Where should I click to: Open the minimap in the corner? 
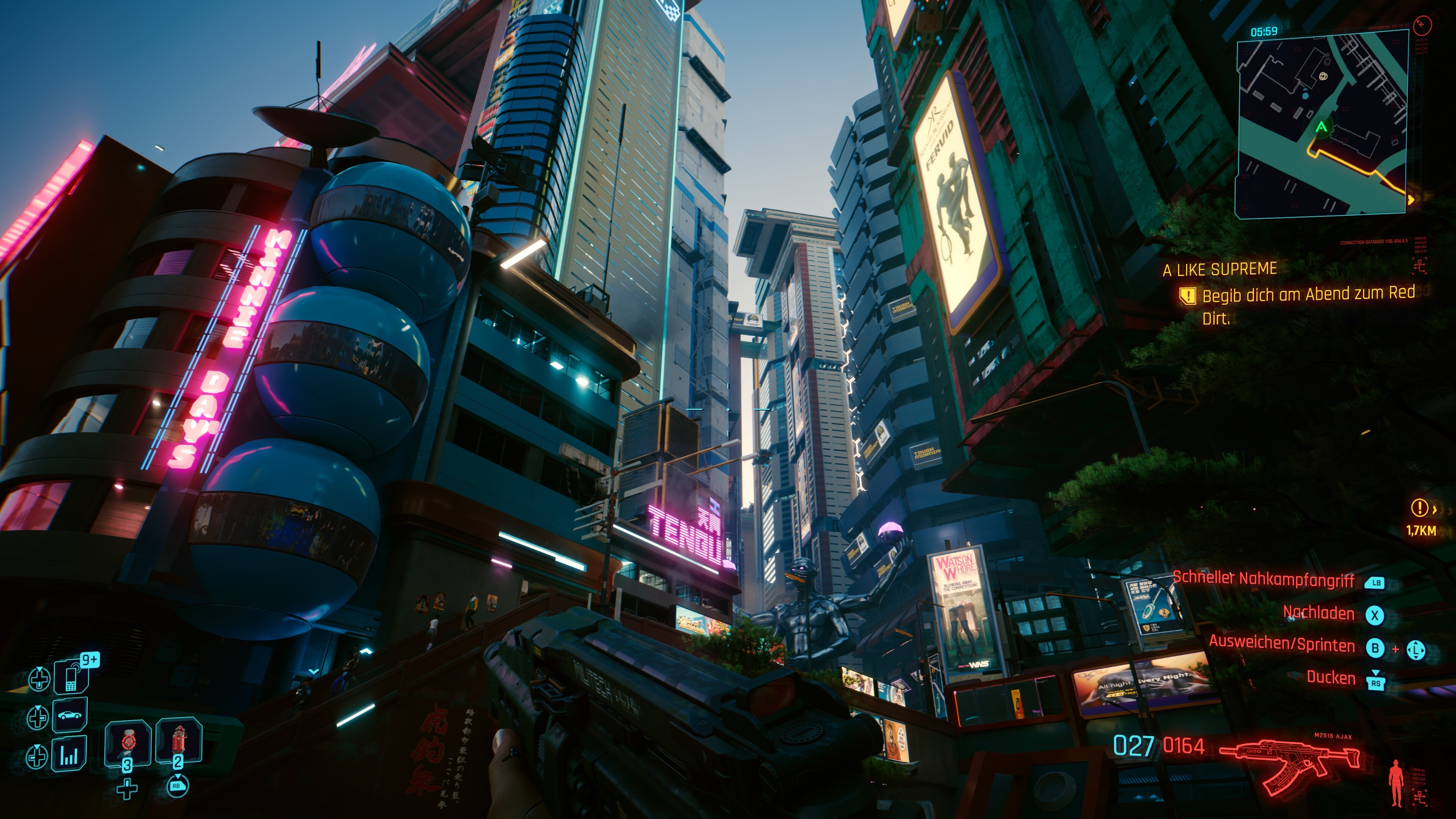[x=1320, y=124]
